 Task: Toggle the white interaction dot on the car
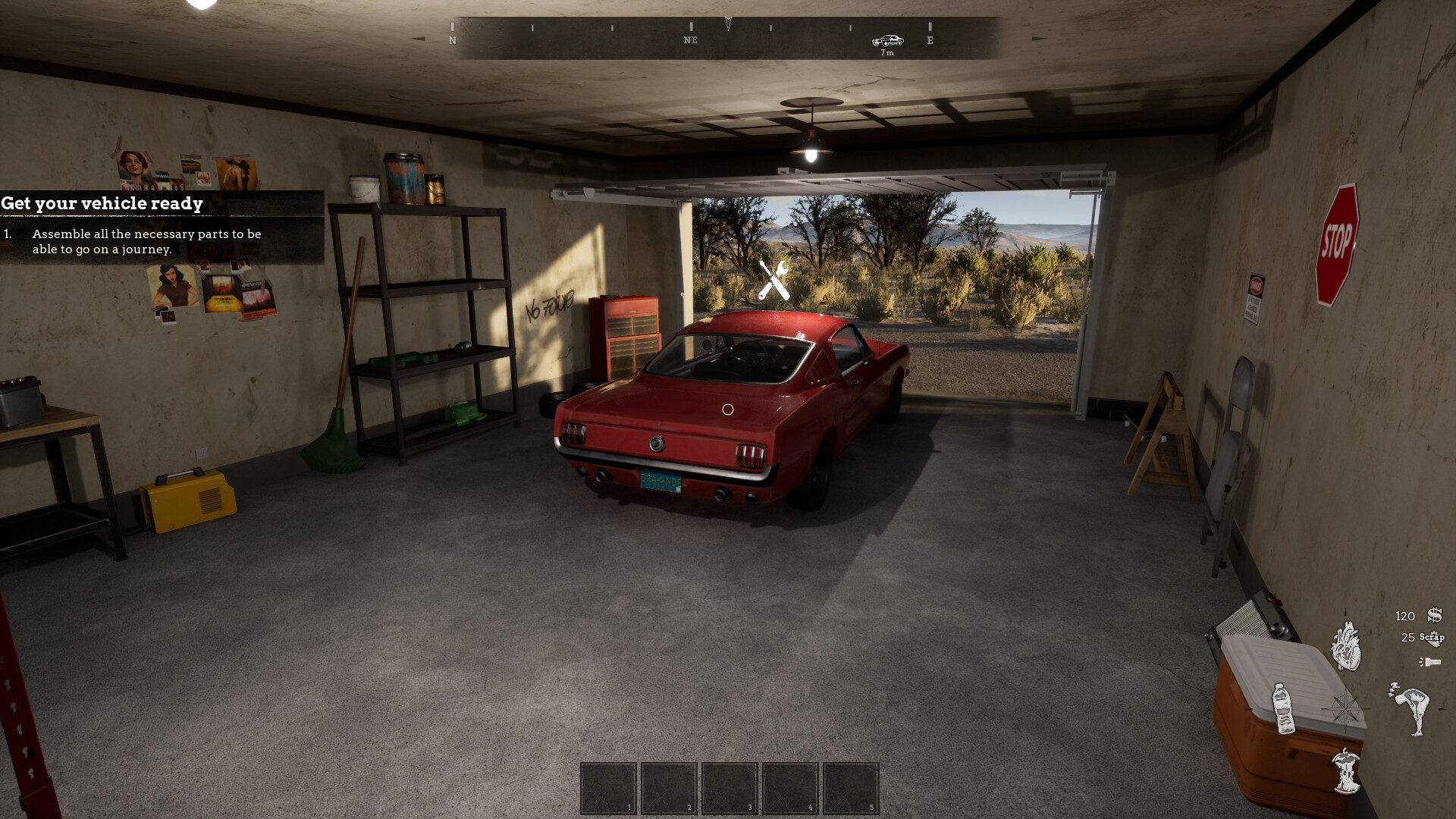click(729, 409)
